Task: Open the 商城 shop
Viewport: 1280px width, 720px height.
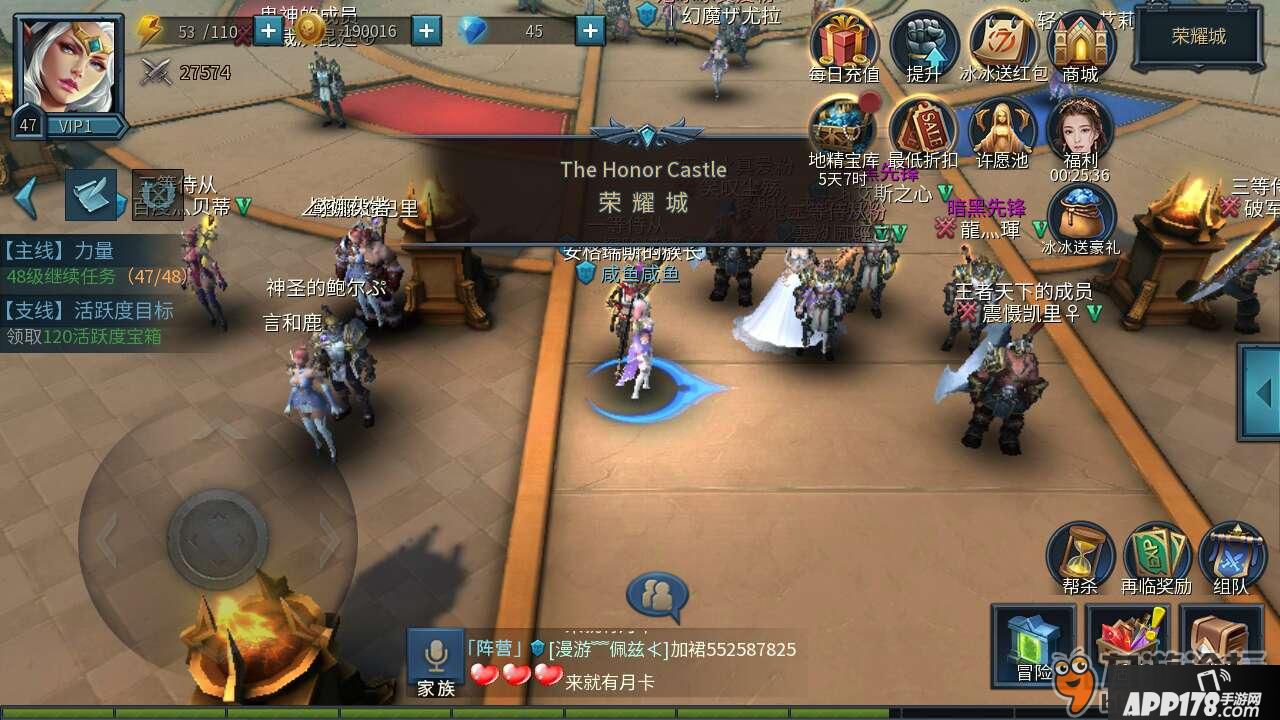Action: tap(1081, 44)
